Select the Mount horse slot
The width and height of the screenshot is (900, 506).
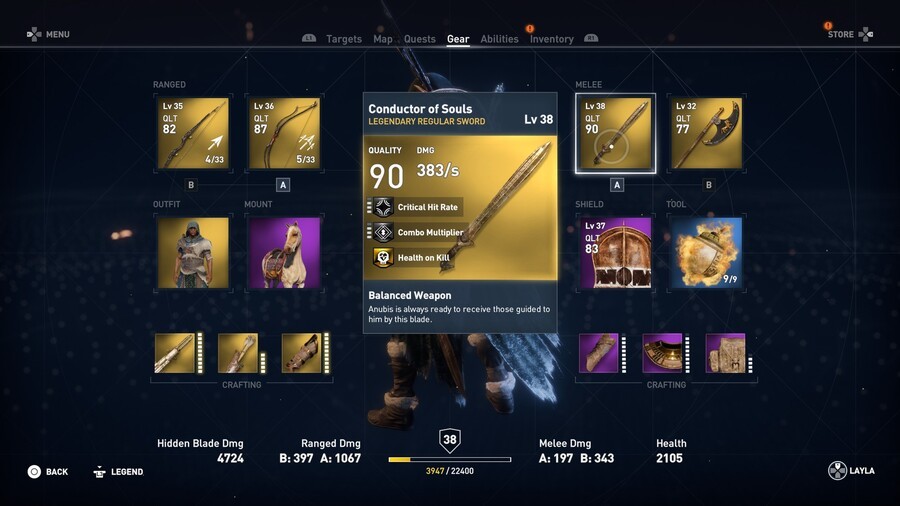(x=284, y=253)
